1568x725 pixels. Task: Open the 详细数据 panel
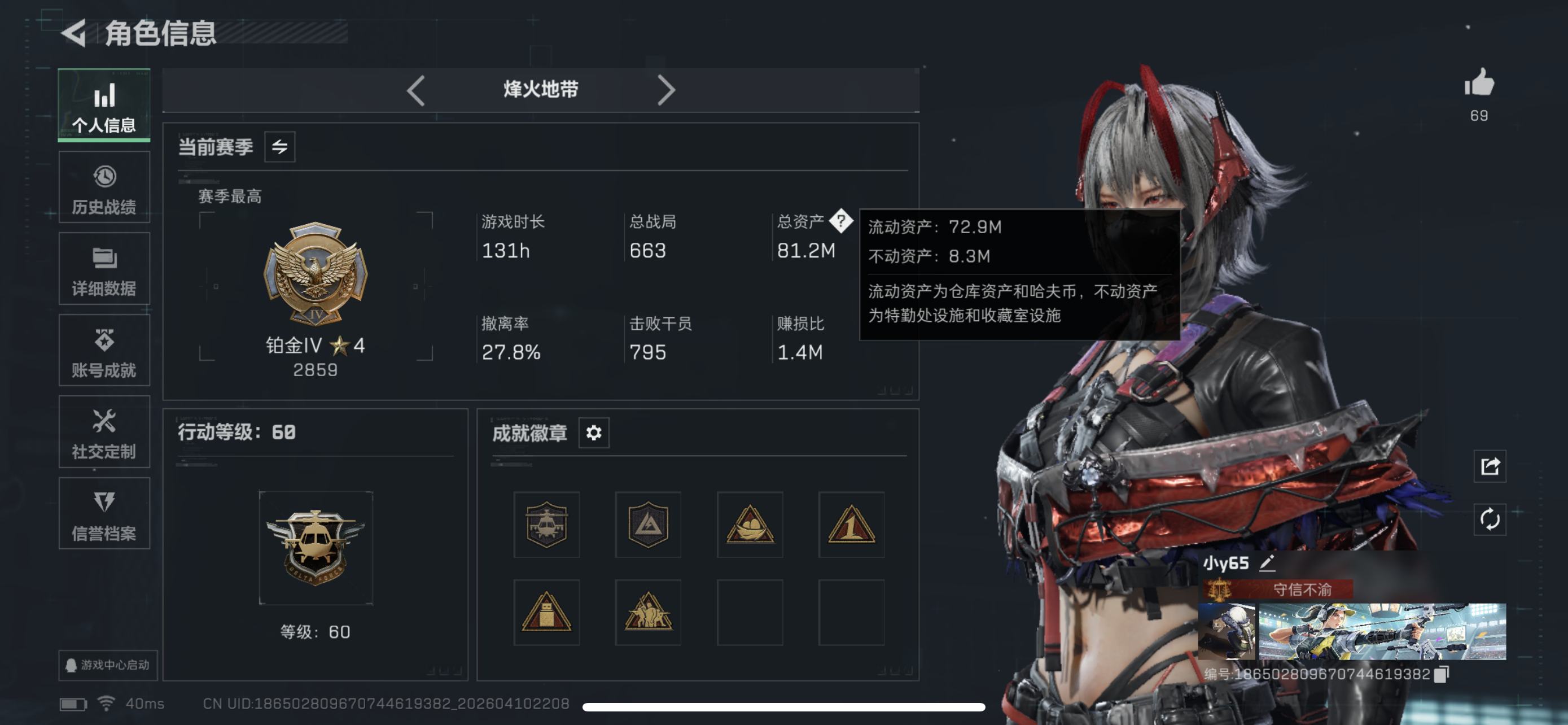point(104,268)
